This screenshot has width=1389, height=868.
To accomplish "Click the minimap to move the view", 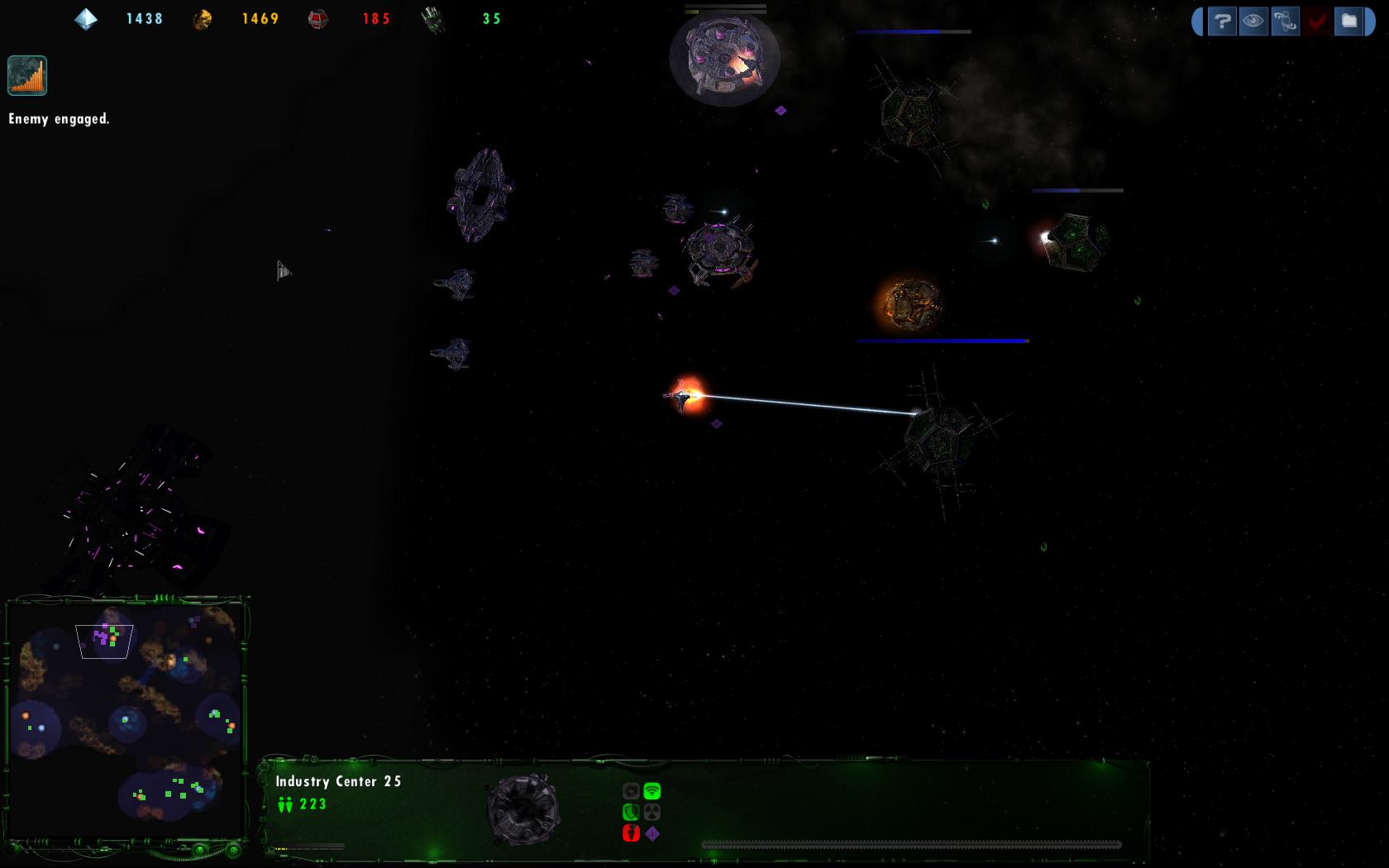I will coord(126,719).
